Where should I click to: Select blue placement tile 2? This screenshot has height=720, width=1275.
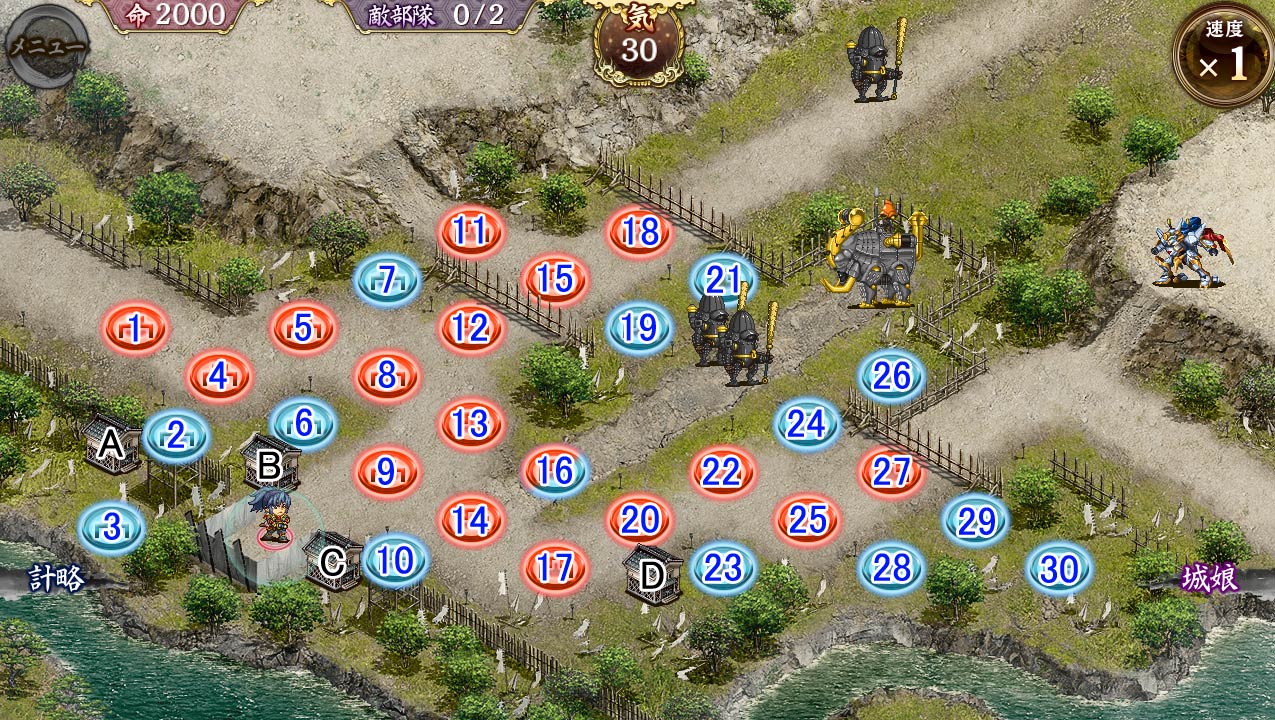tap(176, 436)
